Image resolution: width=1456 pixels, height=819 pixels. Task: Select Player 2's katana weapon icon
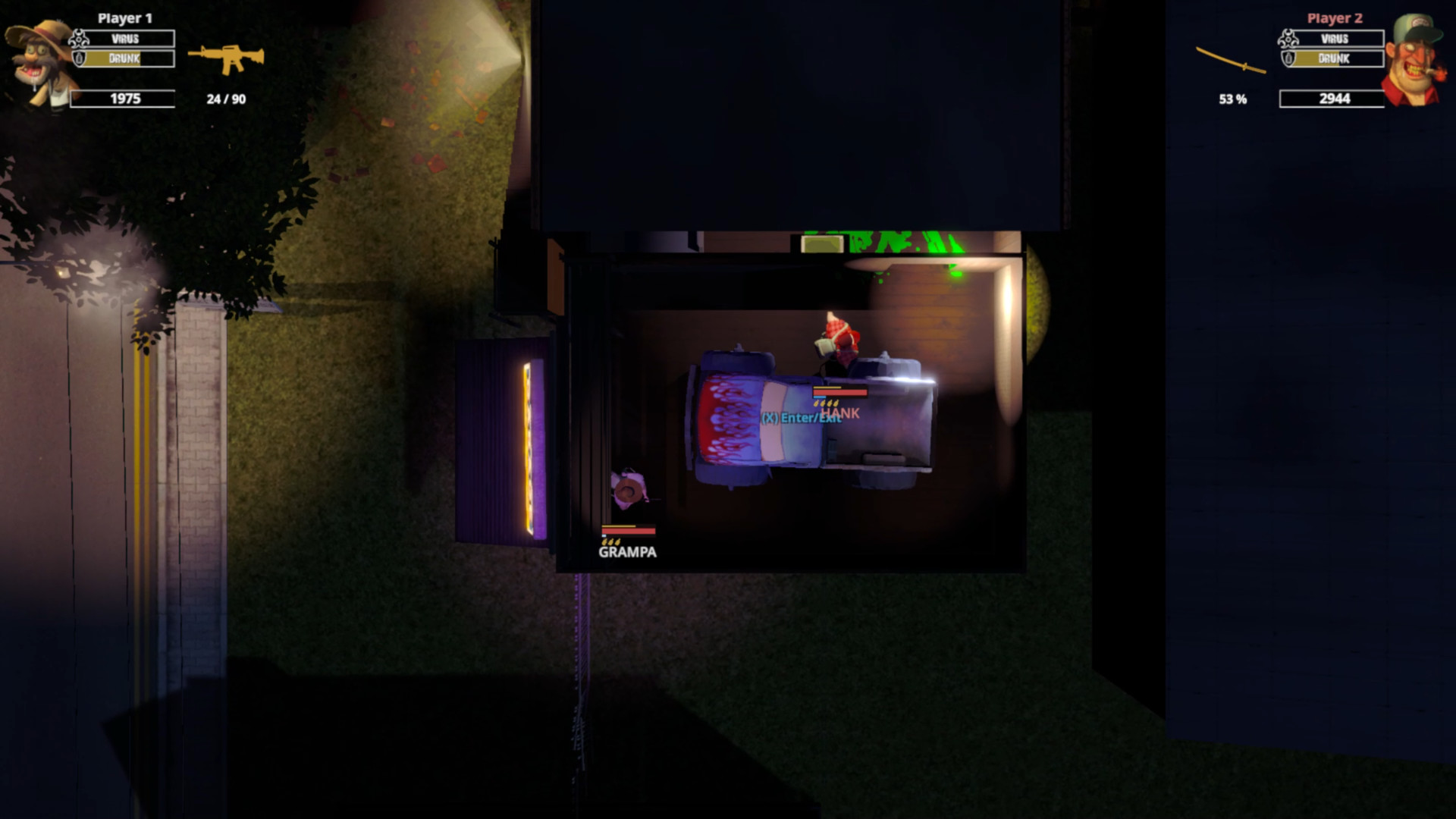pos(1231,61)
